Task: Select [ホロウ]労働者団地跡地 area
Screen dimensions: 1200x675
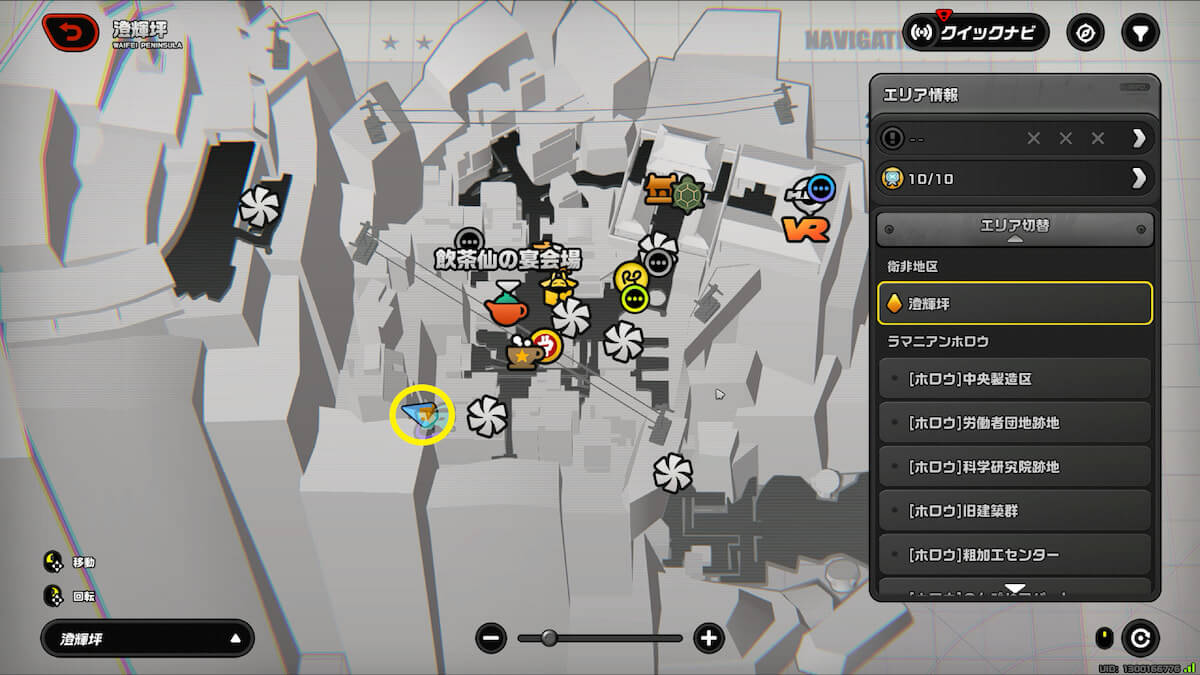Action: pyautogui.click(x=1015, y=423)
